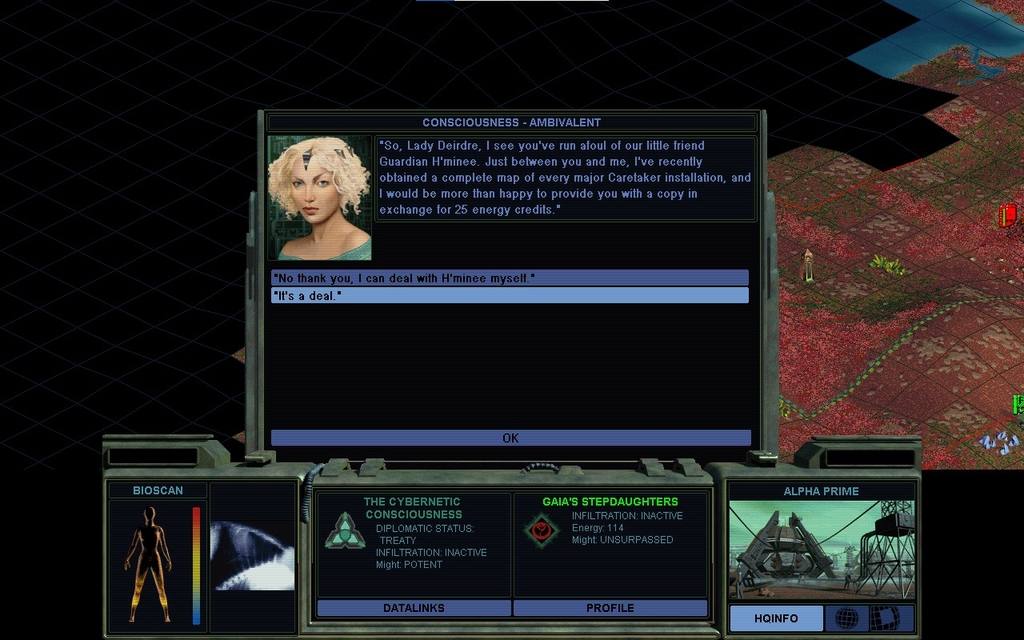Open the Datalinks panel
This screenshot has width=1024, height=640.
point(413,608)
